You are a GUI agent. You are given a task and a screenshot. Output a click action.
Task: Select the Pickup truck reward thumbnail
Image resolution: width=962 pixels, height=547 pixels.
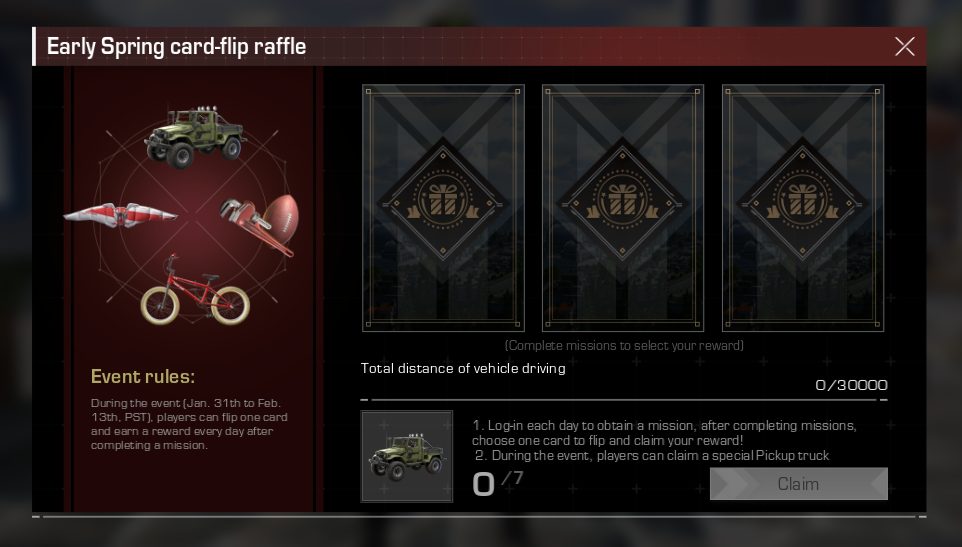406,456
